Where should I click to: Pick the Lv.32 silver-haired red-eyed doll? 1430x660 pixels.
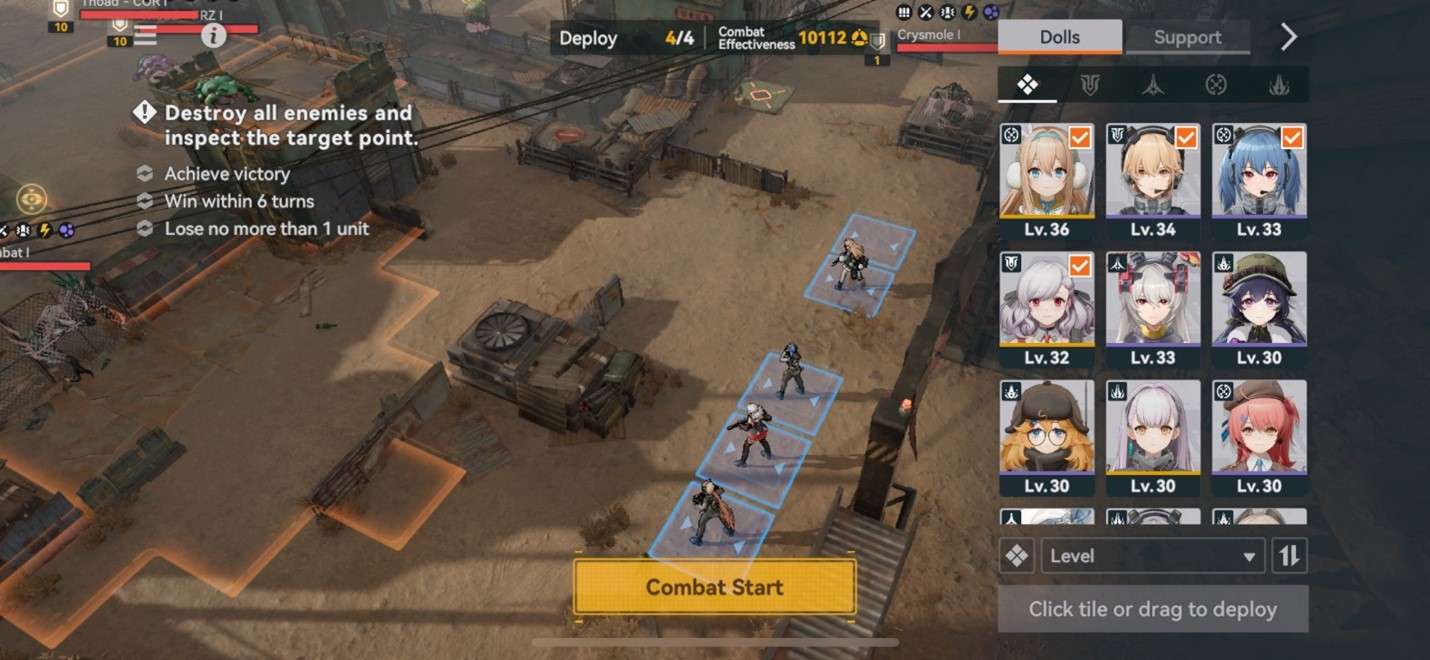tap(1046, 309)
